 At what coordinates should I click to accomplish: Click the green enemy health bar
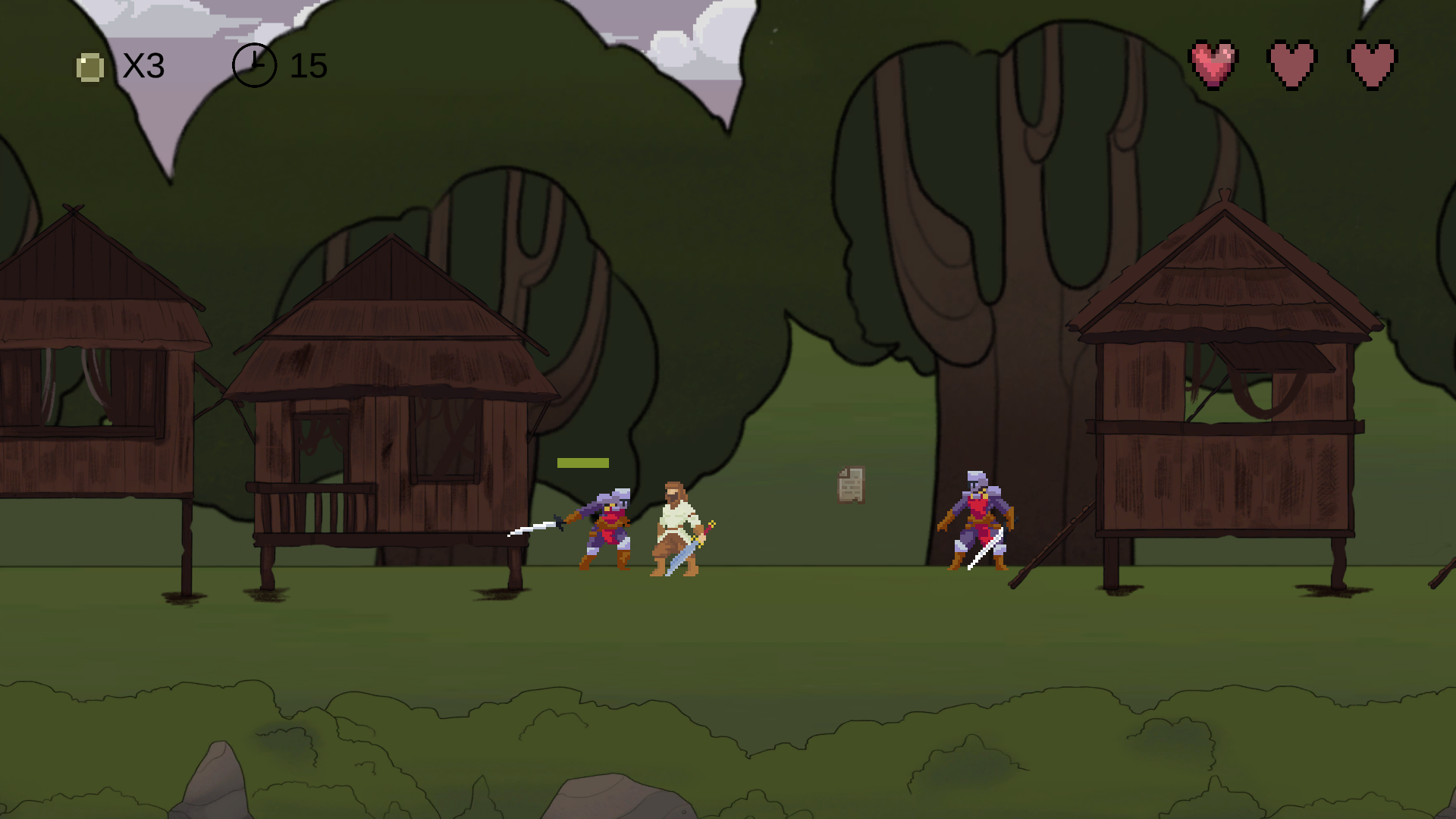[582, 461]
